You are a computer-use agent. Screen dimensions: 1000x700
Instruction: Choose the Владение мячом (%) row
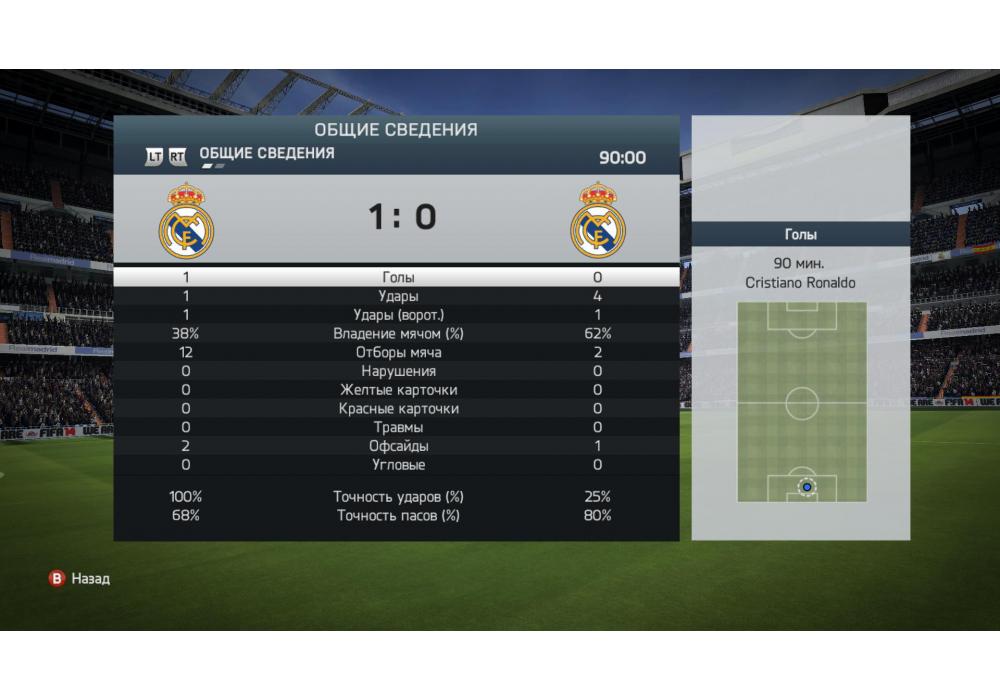pyautogui.click(x=398, y=334)
